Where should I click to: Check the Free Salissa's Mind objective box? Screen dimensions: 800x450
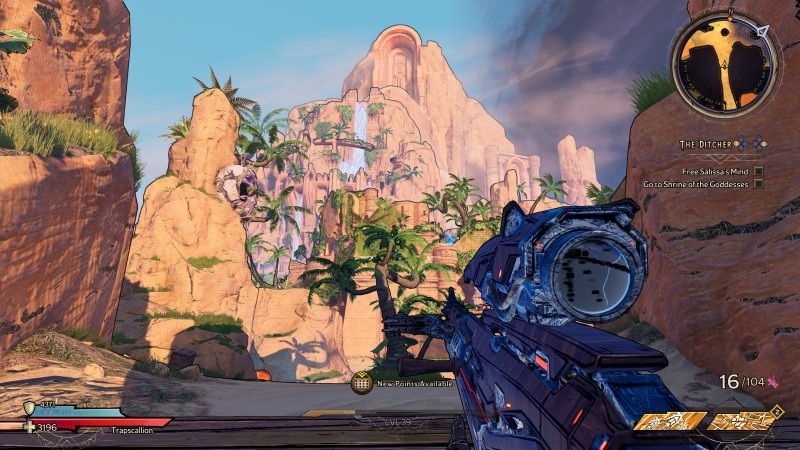pos(759,171)
